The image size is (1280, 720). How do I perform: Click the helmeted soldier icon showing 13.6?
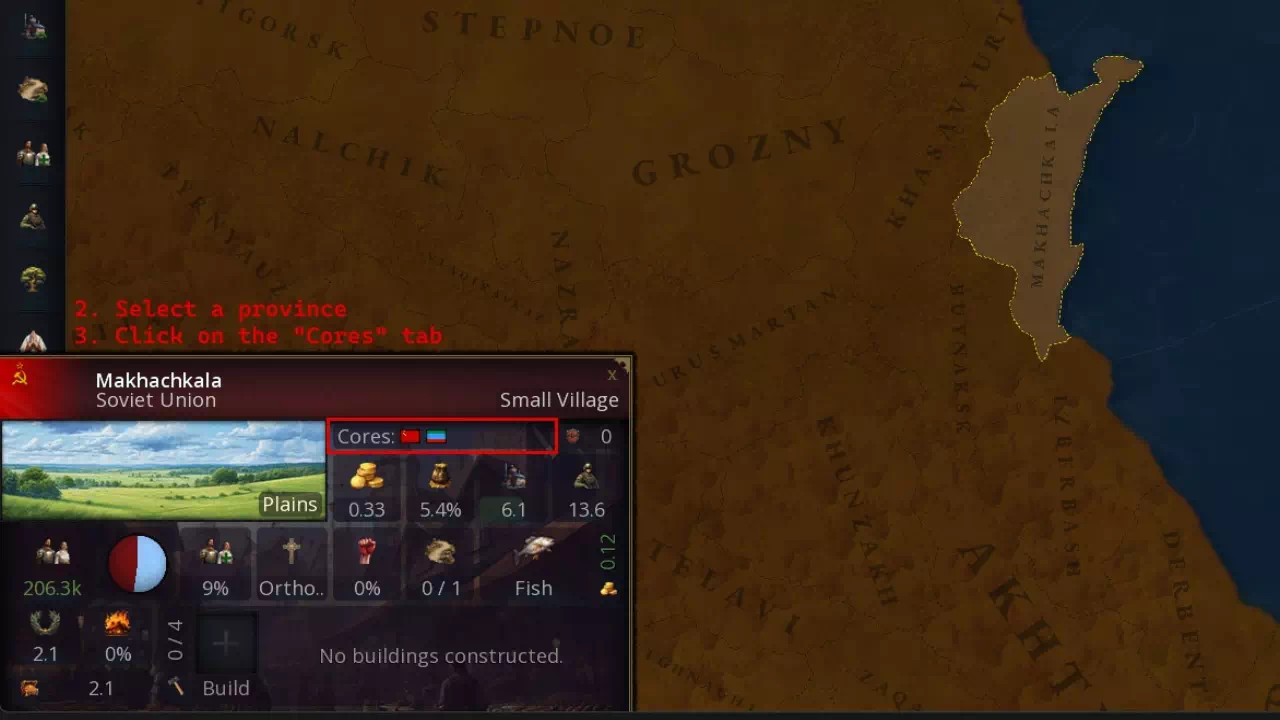coord(587,476)
